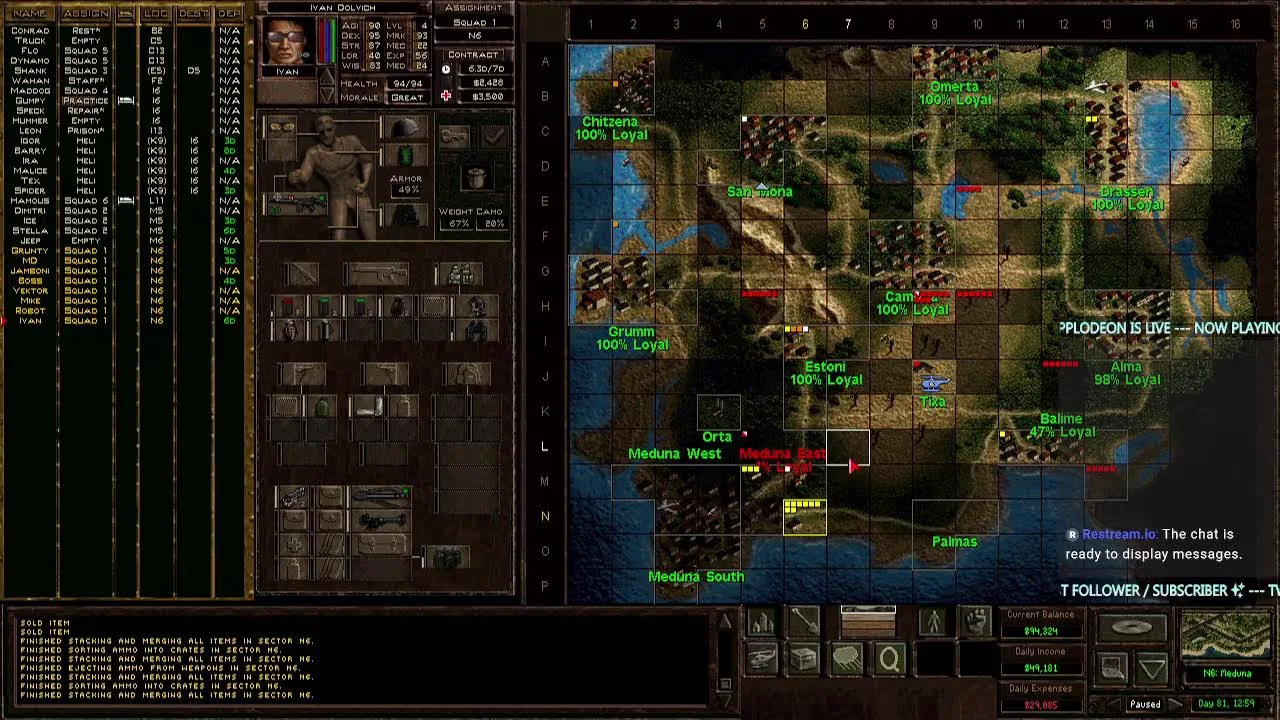Select the helmet equipment slot
This screenshot has width=1280, height=720.
coord(404,128)
